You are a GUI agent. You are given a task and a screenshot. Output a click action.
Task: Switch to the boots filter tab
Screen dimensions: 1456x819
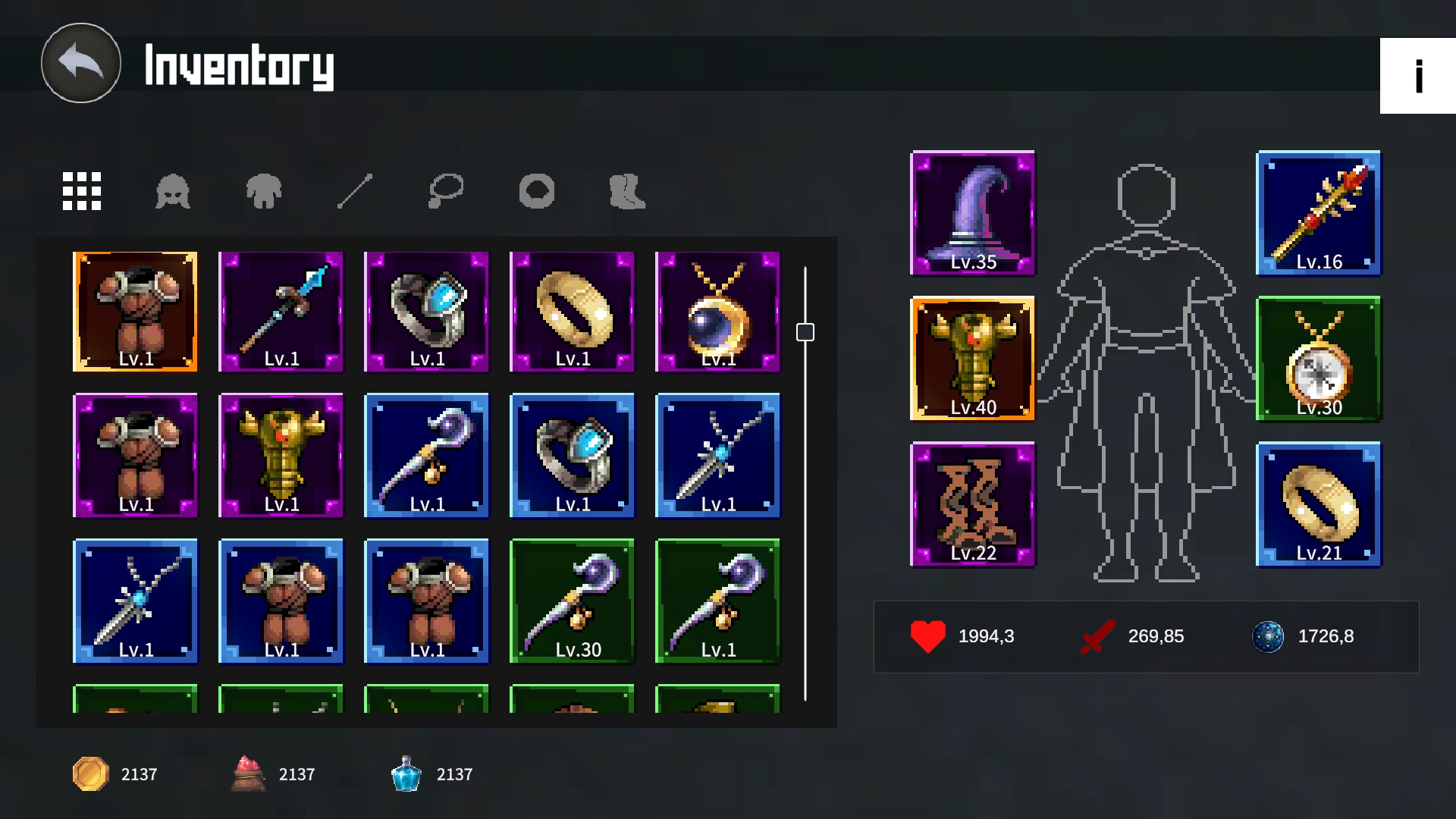(x=628, y=190)
